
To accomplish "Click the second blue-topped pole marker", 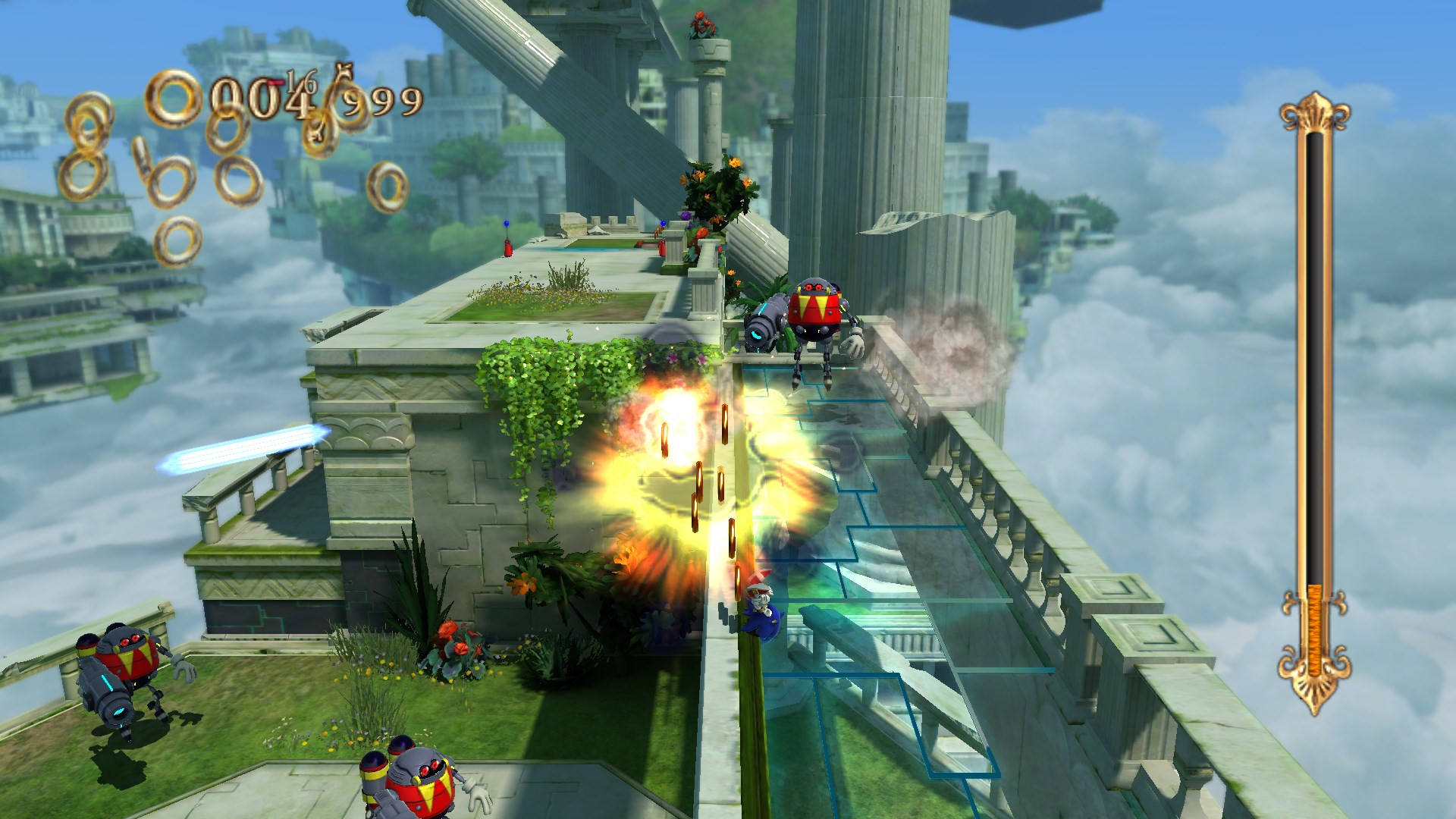I will click(663, 223).
